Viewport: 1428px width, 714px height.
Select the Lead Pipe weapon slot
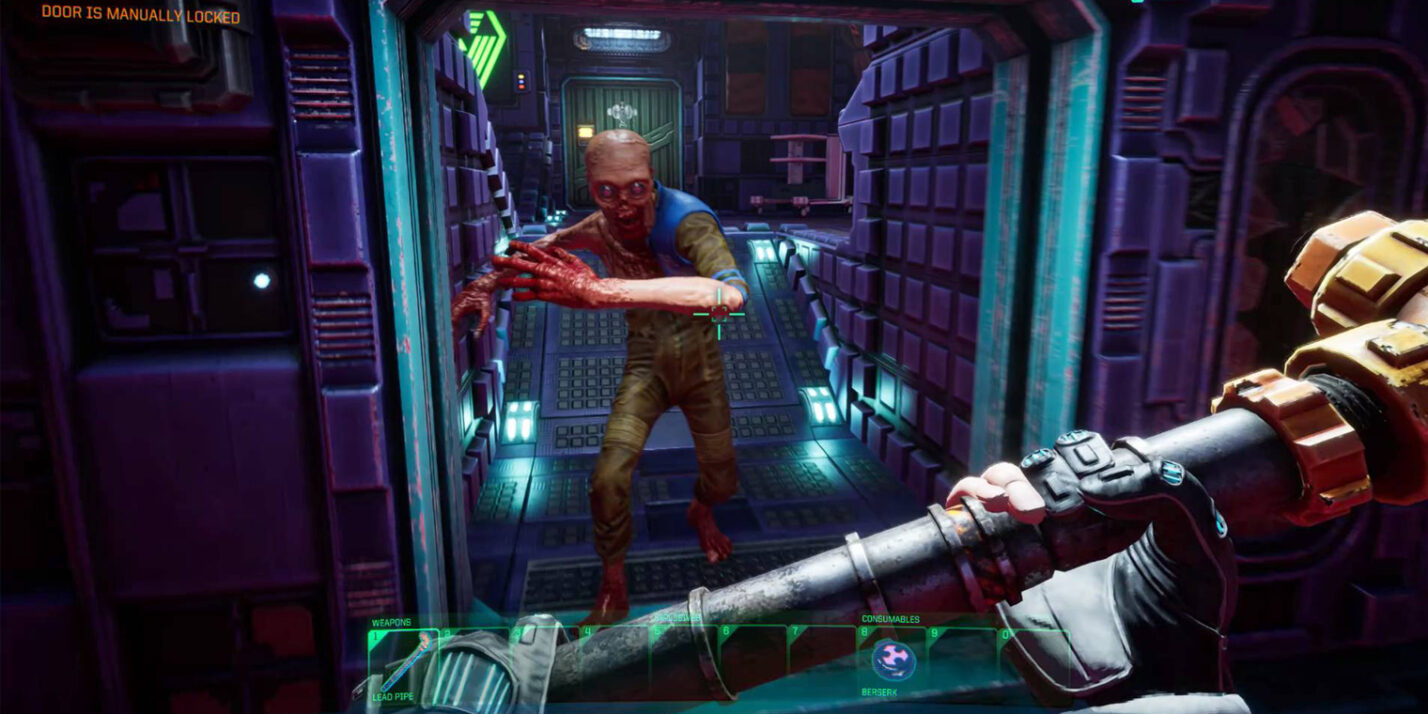[x=403, y=662]
